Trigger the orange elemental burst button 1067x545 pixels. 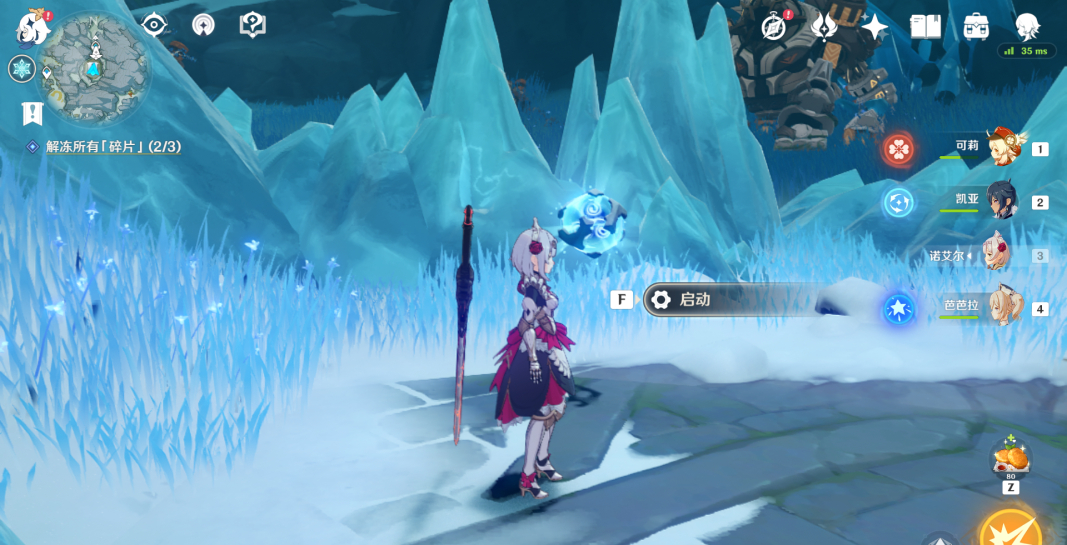tap(1012, 529)
